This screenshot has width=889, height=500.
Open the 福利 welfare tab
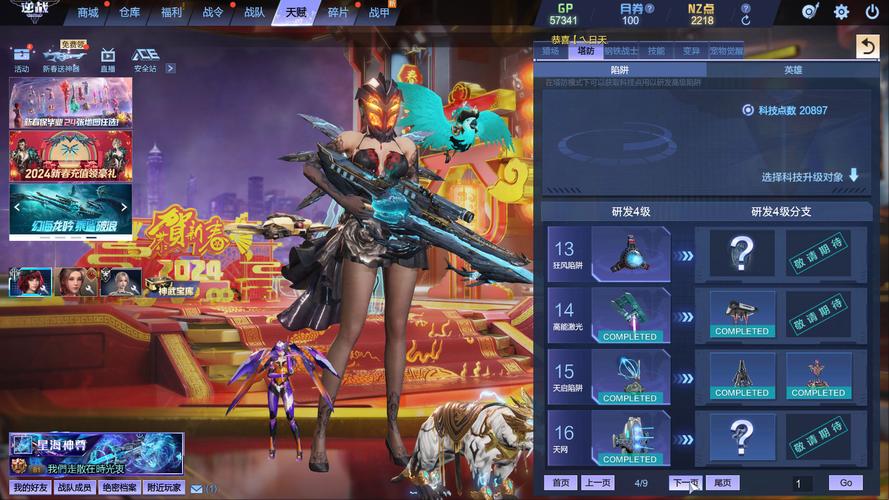click(171, 13)
